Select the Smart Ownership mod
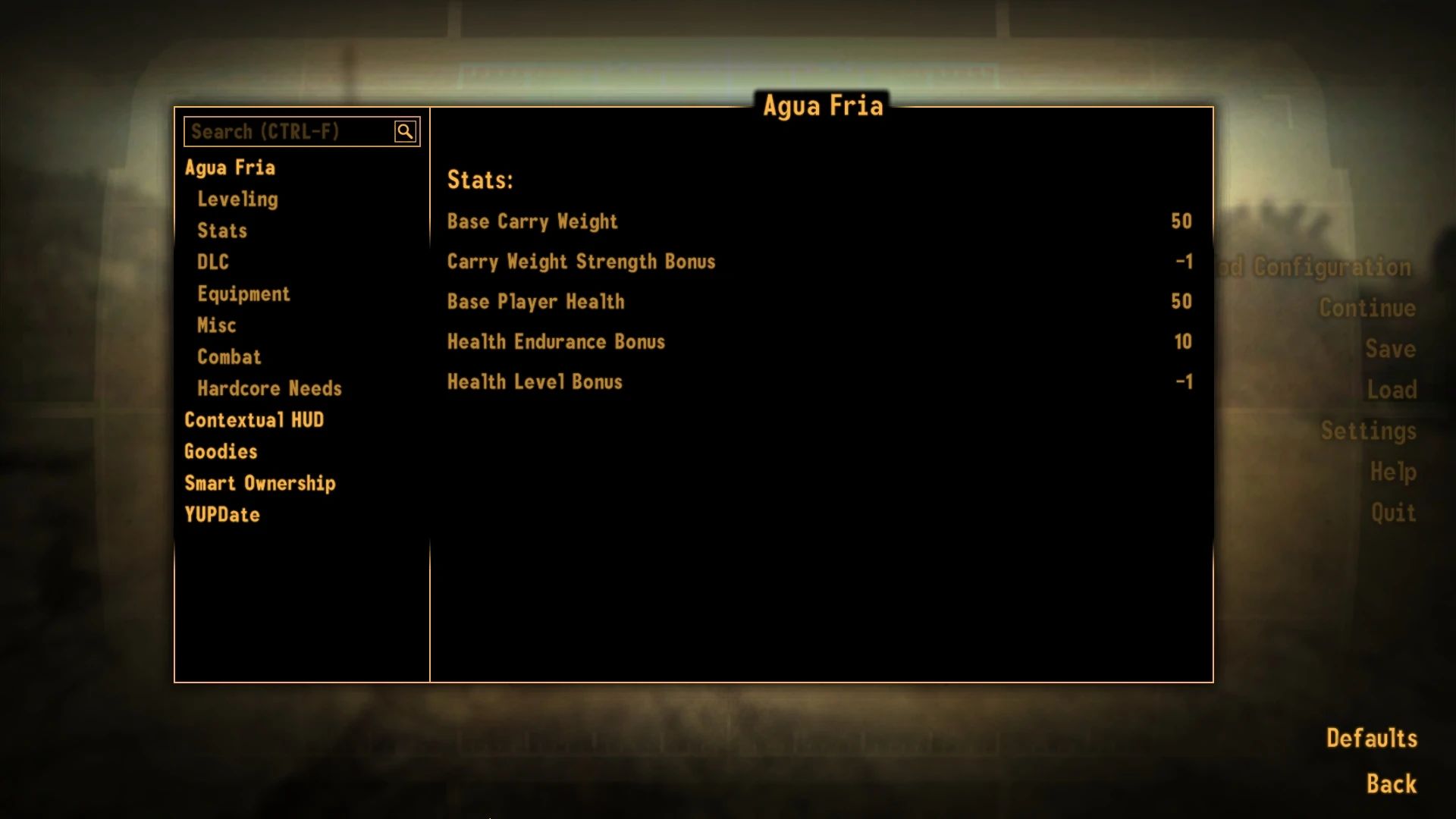The width and height of the screenshot is (1456, 819). click(x=260, y=483)
